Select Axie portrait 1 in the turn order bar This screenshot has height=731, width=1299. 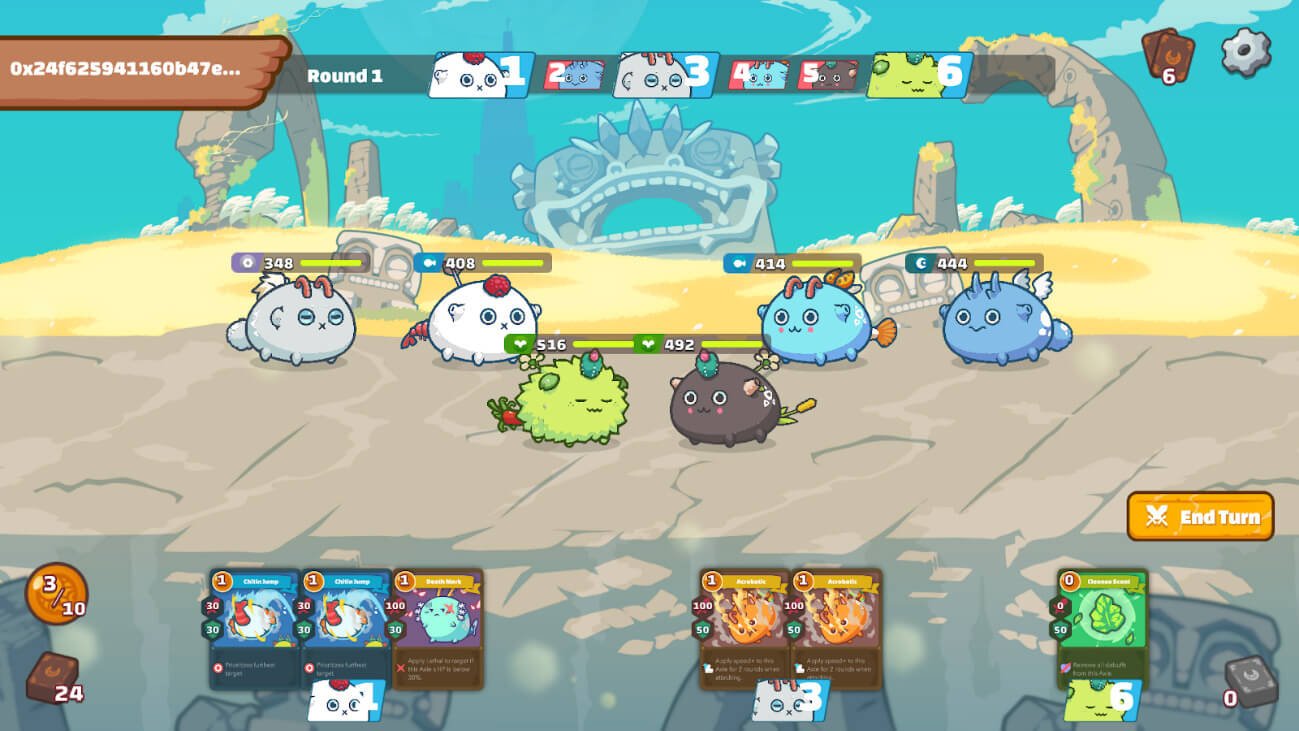point(478,72)
